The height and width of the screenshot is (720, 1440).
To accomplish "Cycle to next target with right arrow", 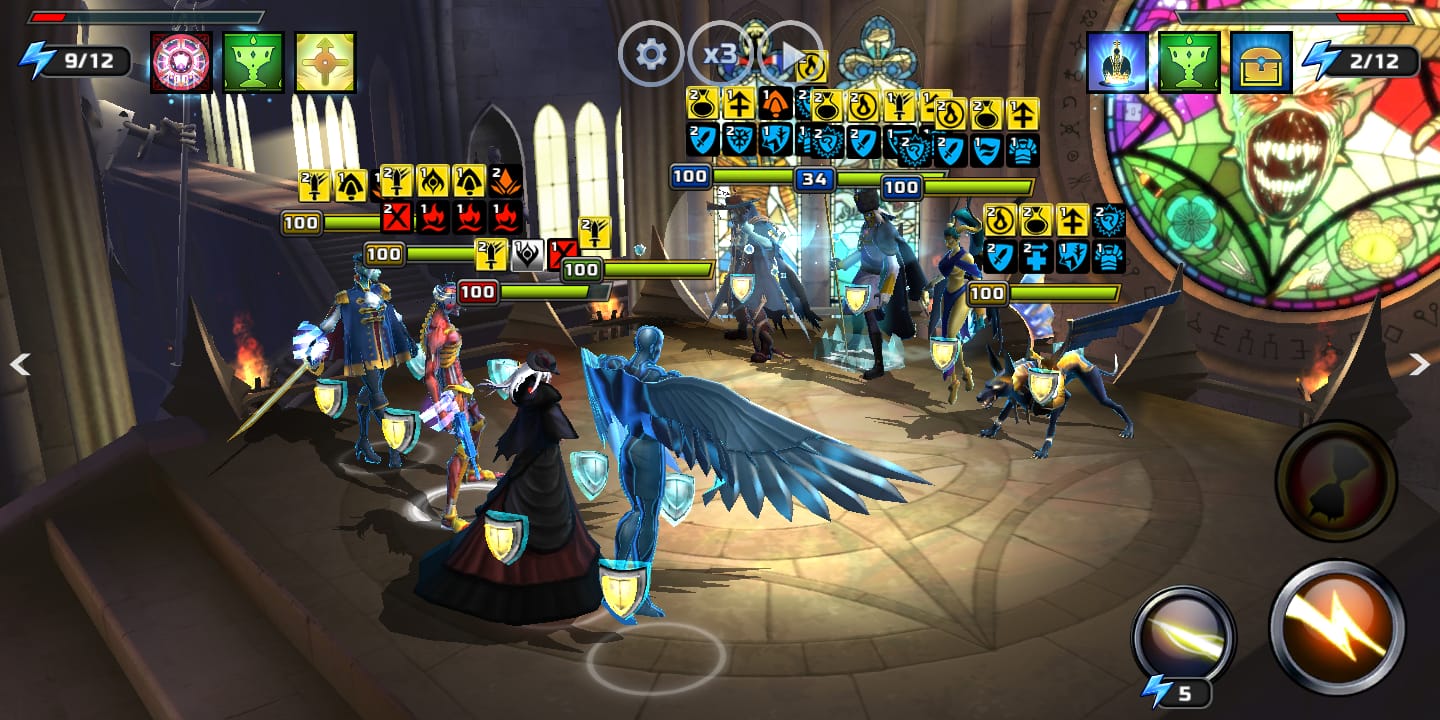I will pos(1420,365).
